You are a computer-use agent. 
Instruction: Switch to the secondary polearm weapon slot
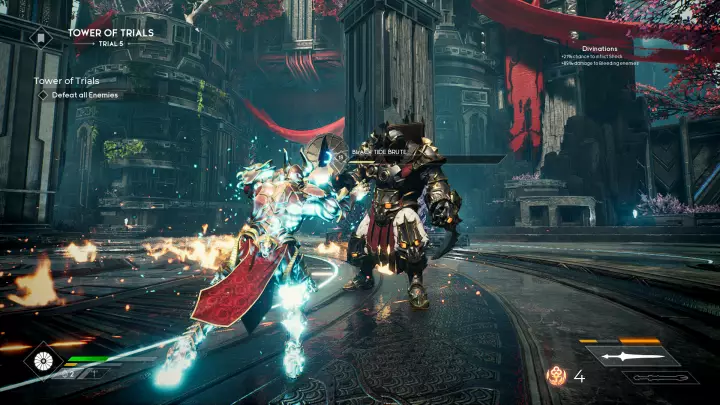(661, 378)
